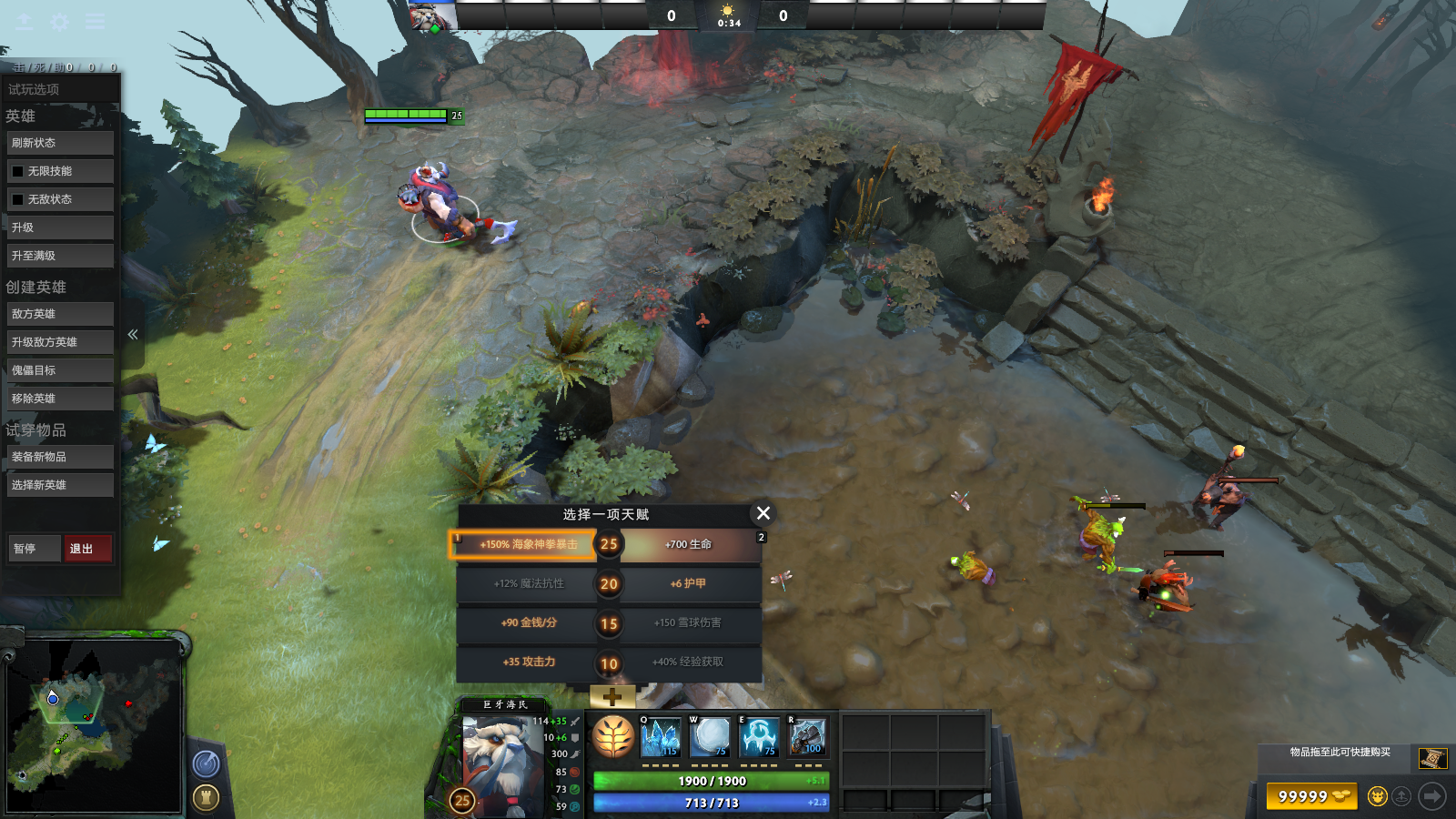Click the 移除英雄 remove hero button
This screenshot has height=819, width=1456.
tap(60, 399)
